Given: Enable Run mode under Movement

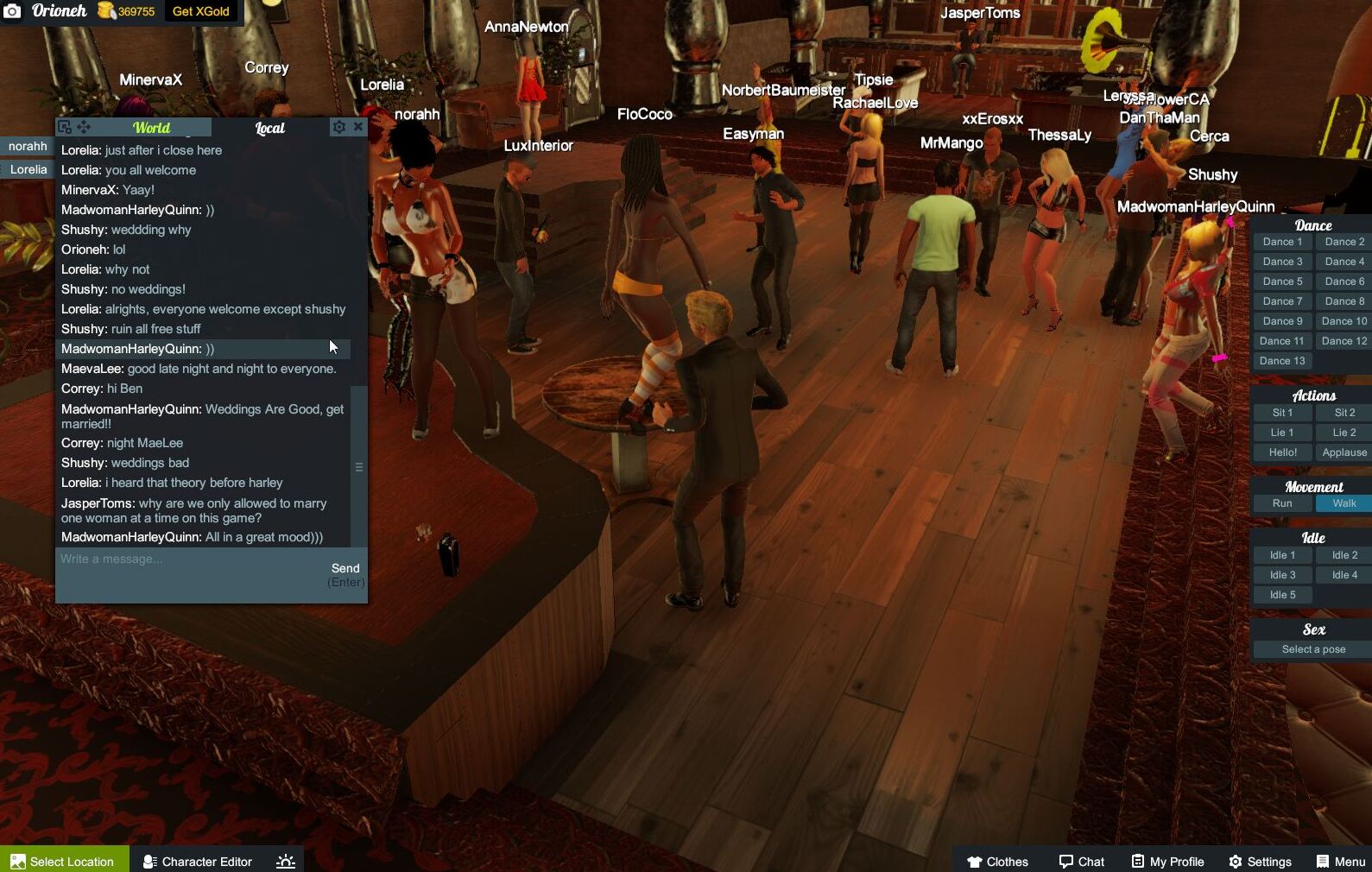Looking at the screenshot, I should 1281,503.
